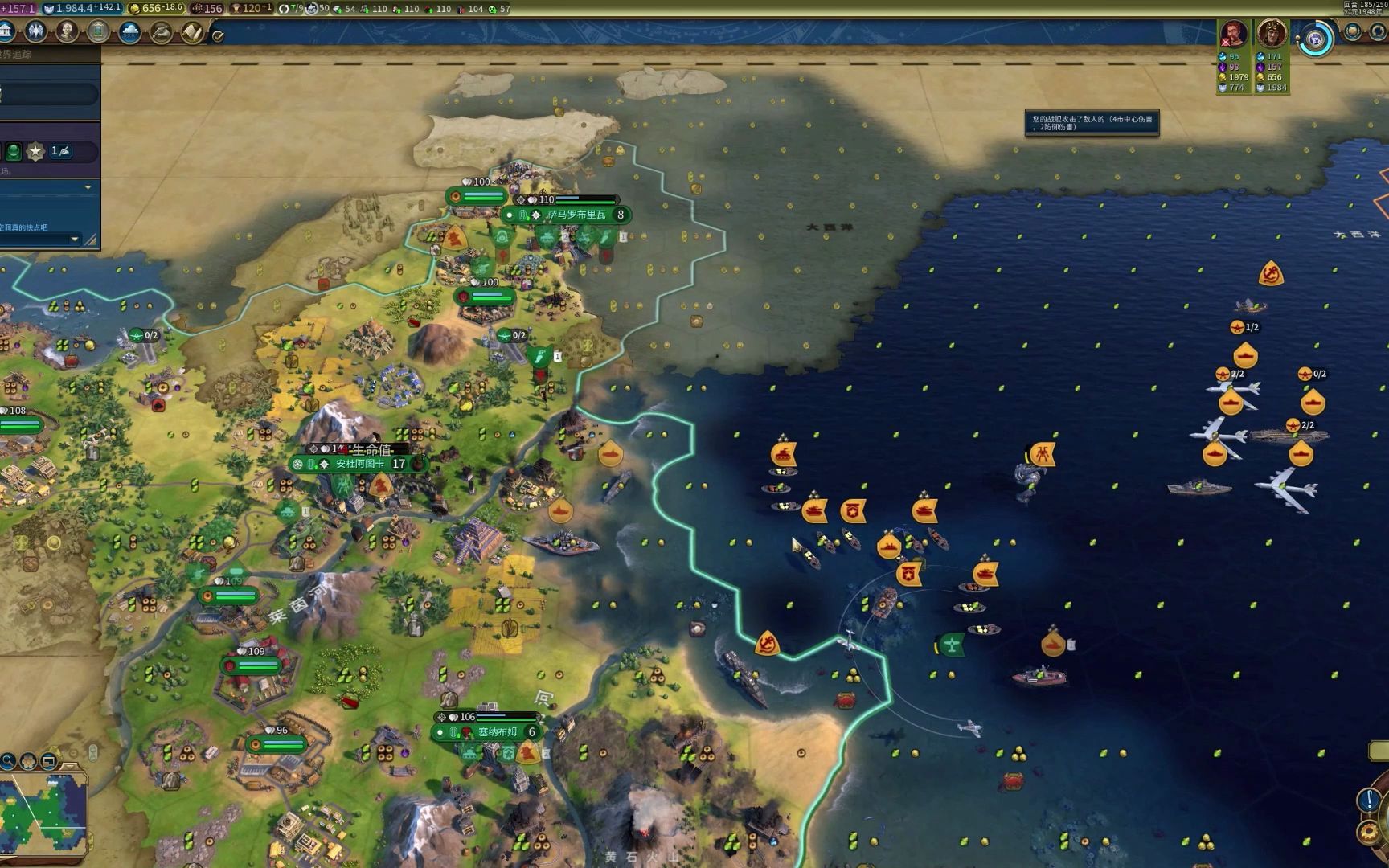Open the scroll icon in the top bar
This screenshot has width=1389, height=868.
(x=191, y=32)
